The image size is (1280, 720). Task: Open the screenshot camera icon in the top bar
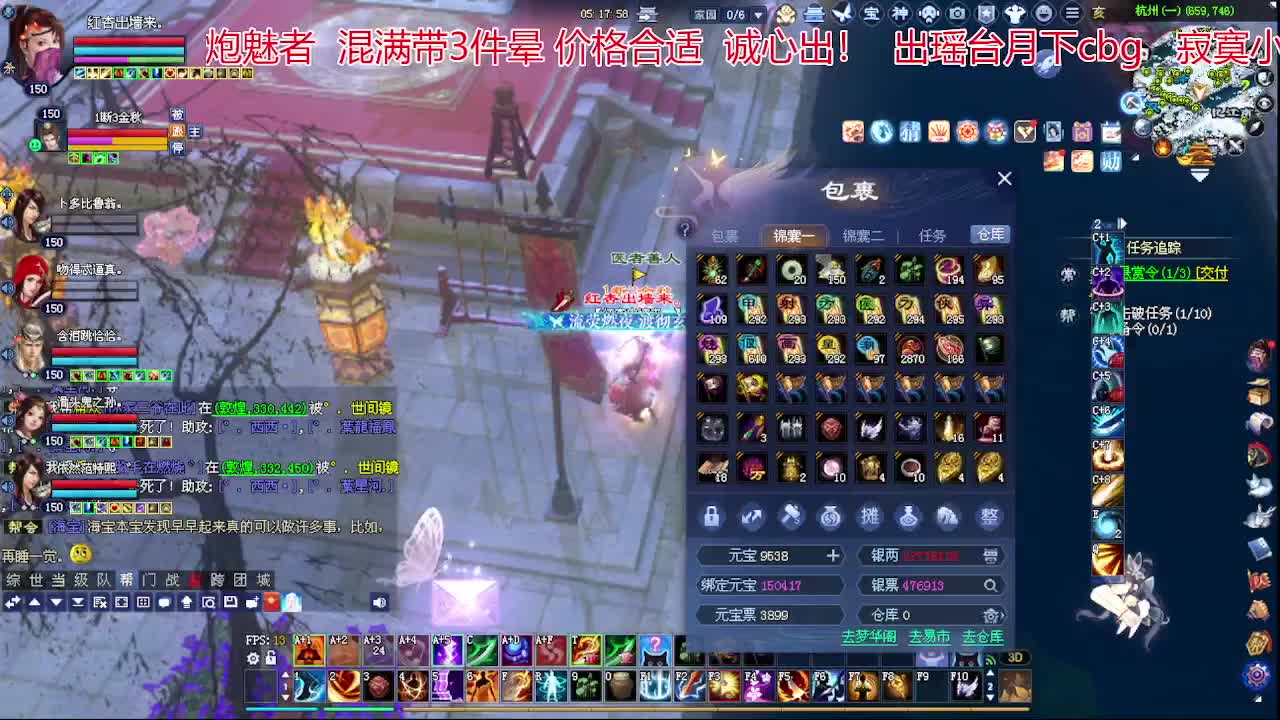(957, 14)
